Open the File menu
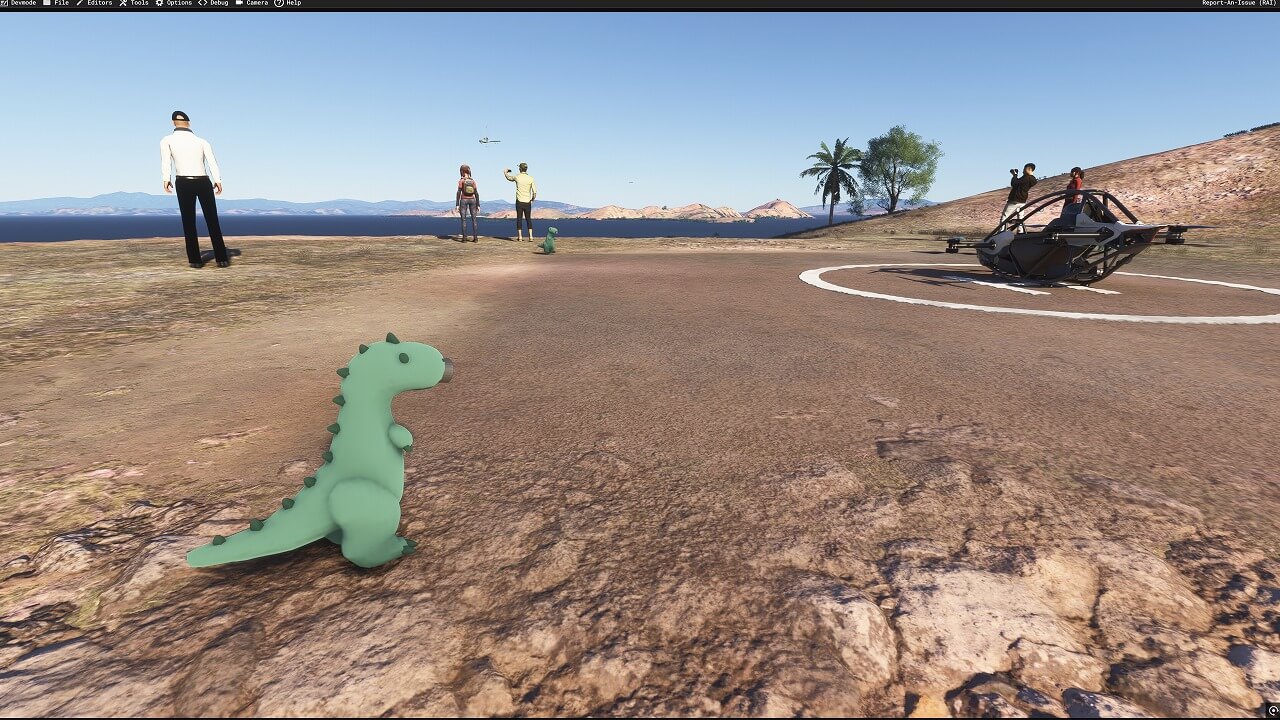 (59, 4)
